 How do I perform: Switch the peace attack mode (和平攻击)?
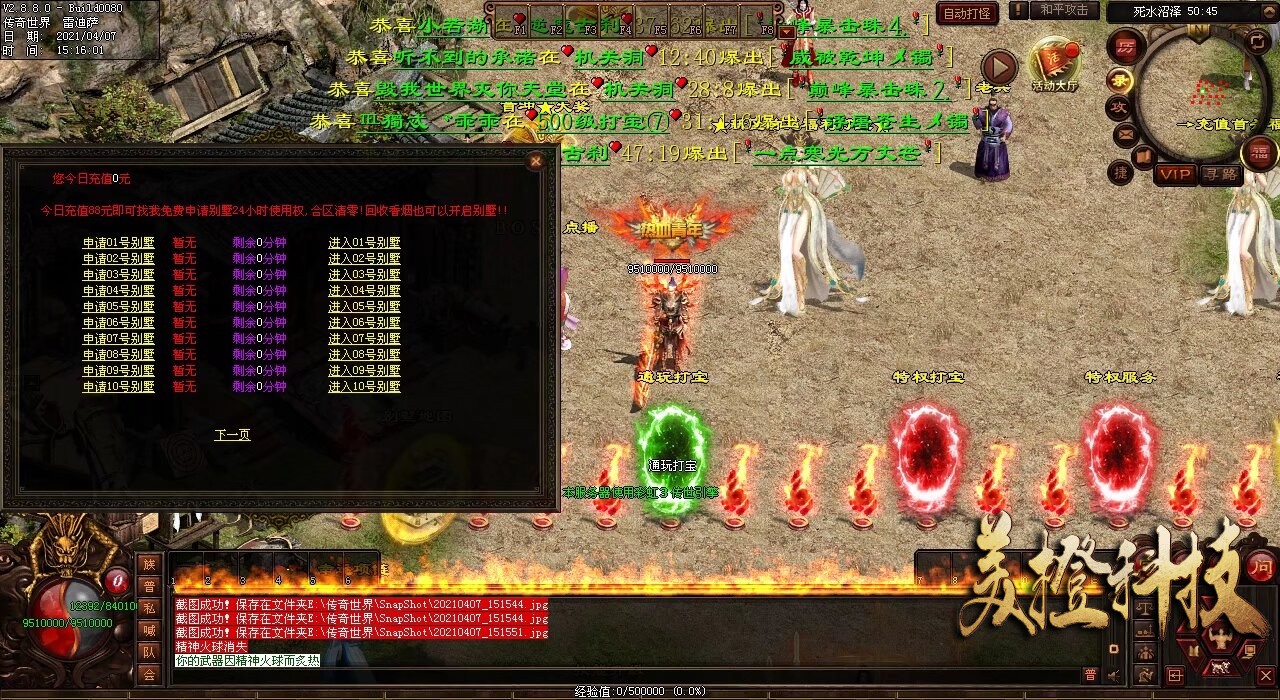1063,11
